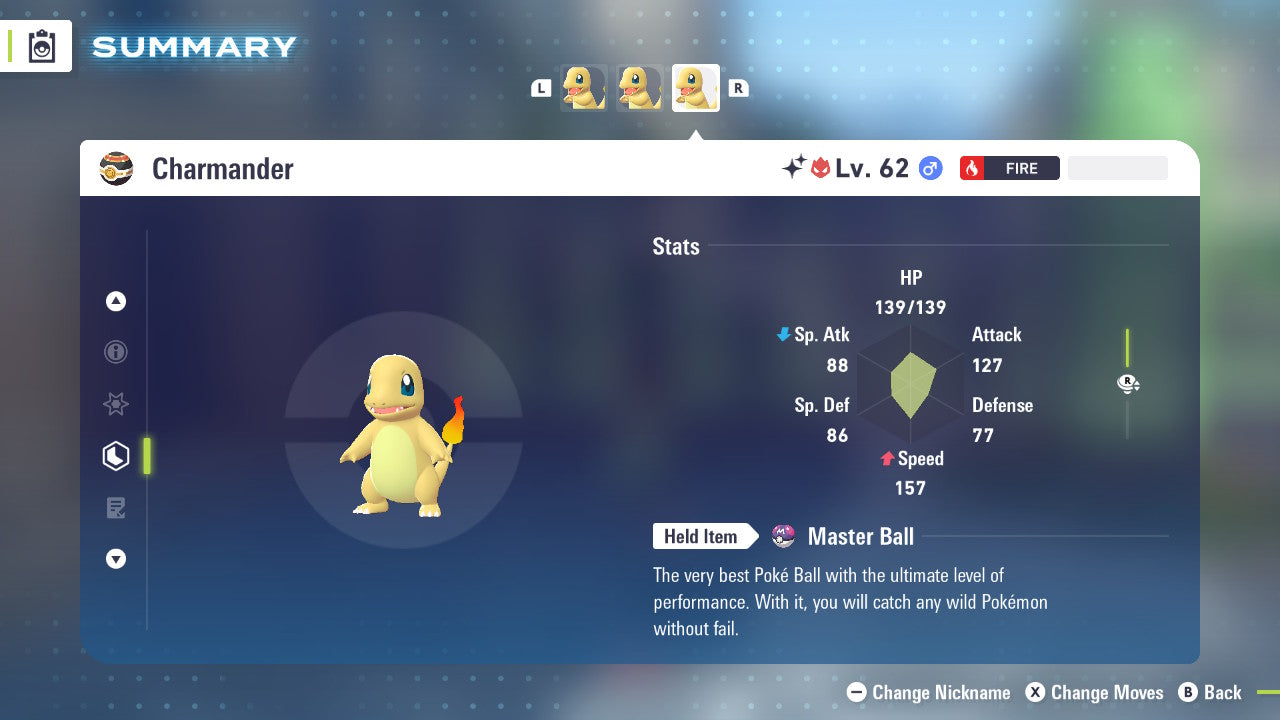Open the Held Item expander label

(x=700, y=536)
